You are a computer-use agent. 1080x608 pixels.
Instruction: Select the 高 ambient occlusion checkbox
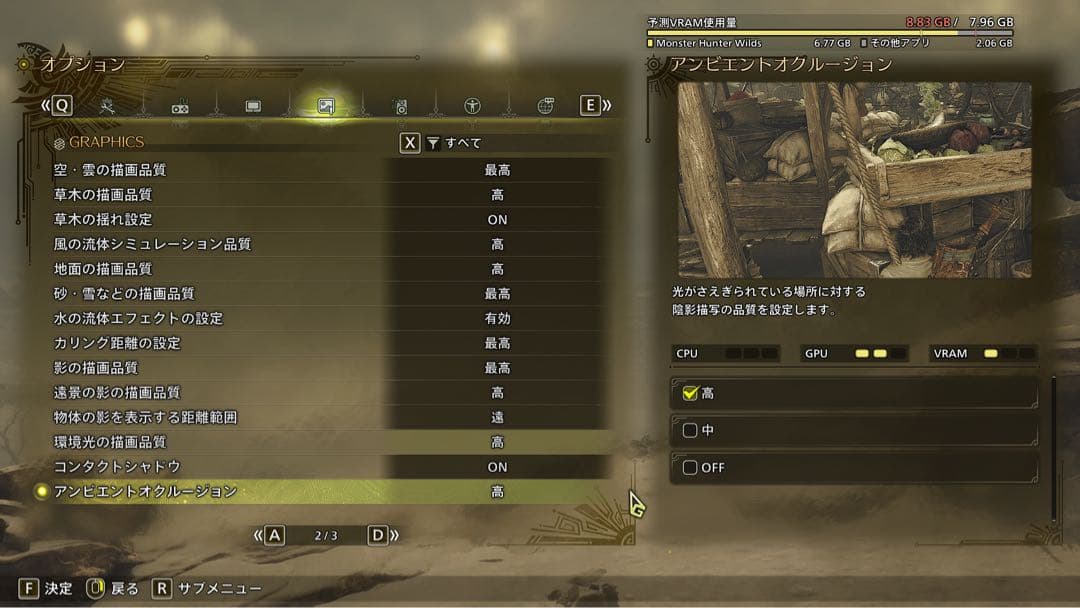tap(690, 394)
